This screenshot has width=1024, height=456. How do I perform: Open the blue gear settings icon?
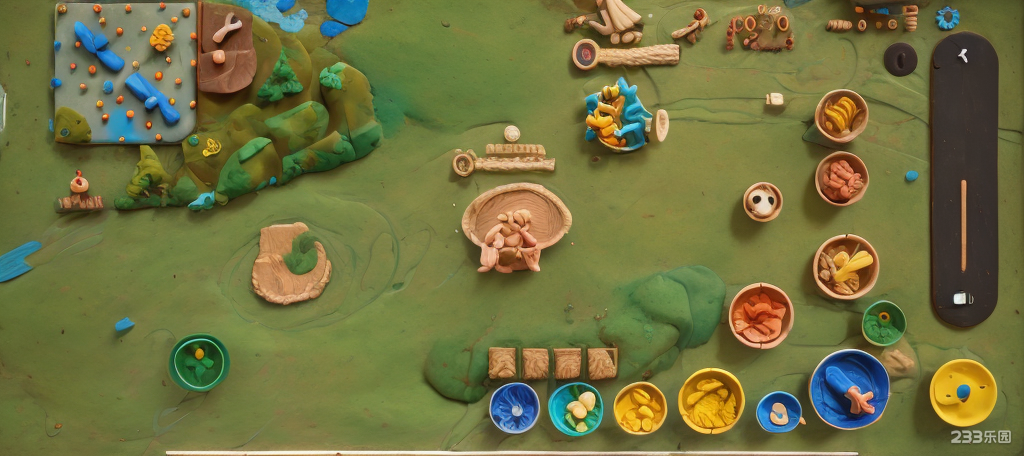pos(947,18)
